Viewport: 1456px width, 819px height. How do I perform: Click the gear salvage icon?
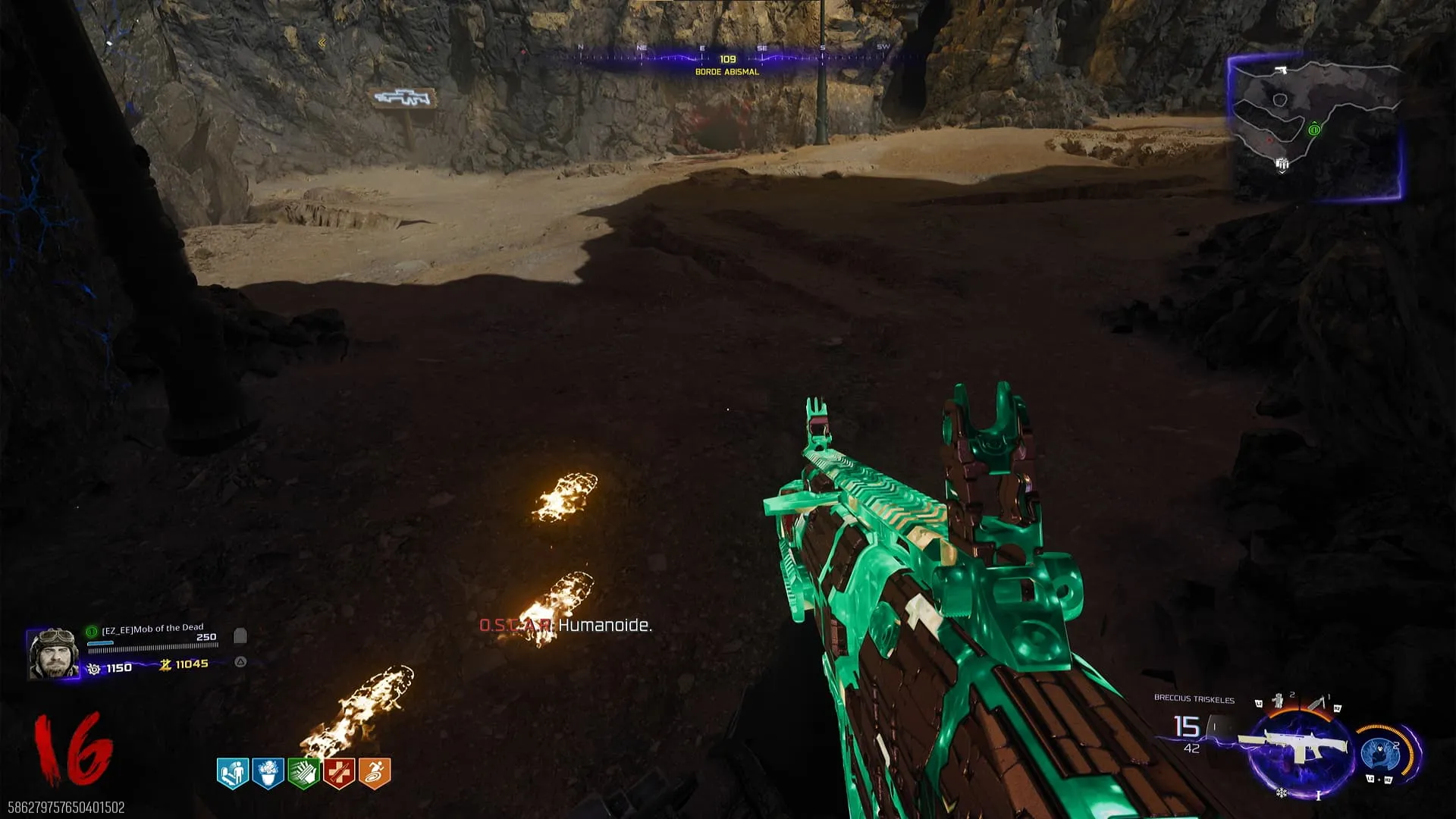94,669
